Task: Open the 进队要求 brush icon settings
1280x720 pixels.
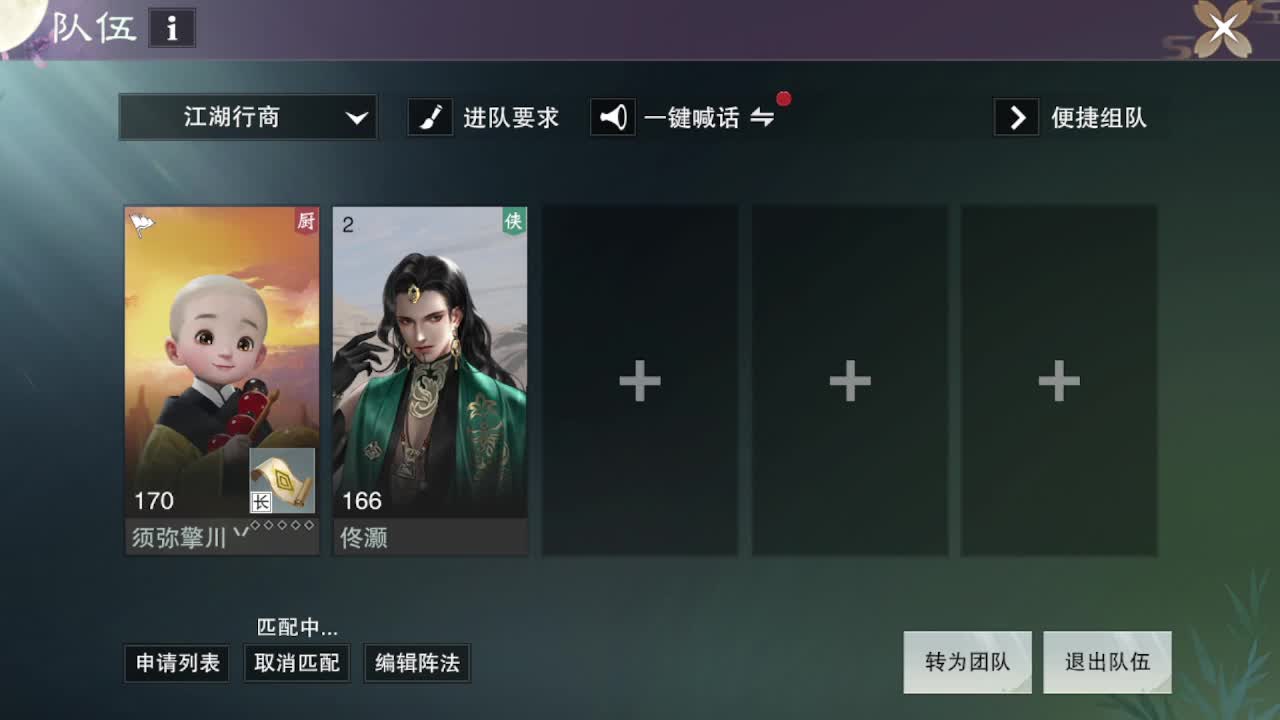Action: point(430,117)
